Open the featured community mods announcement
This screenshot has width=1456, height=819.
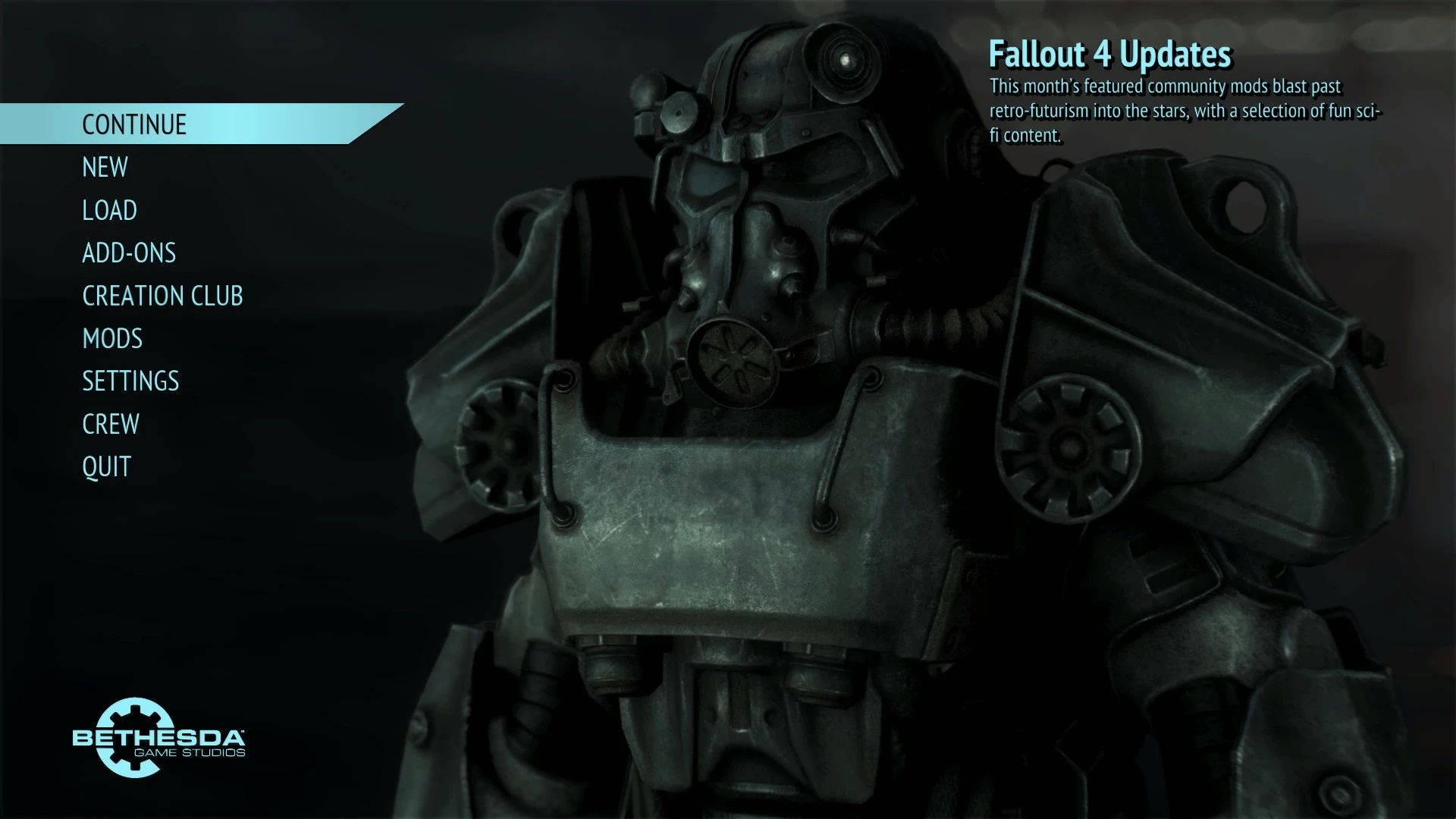point(1183,110)
